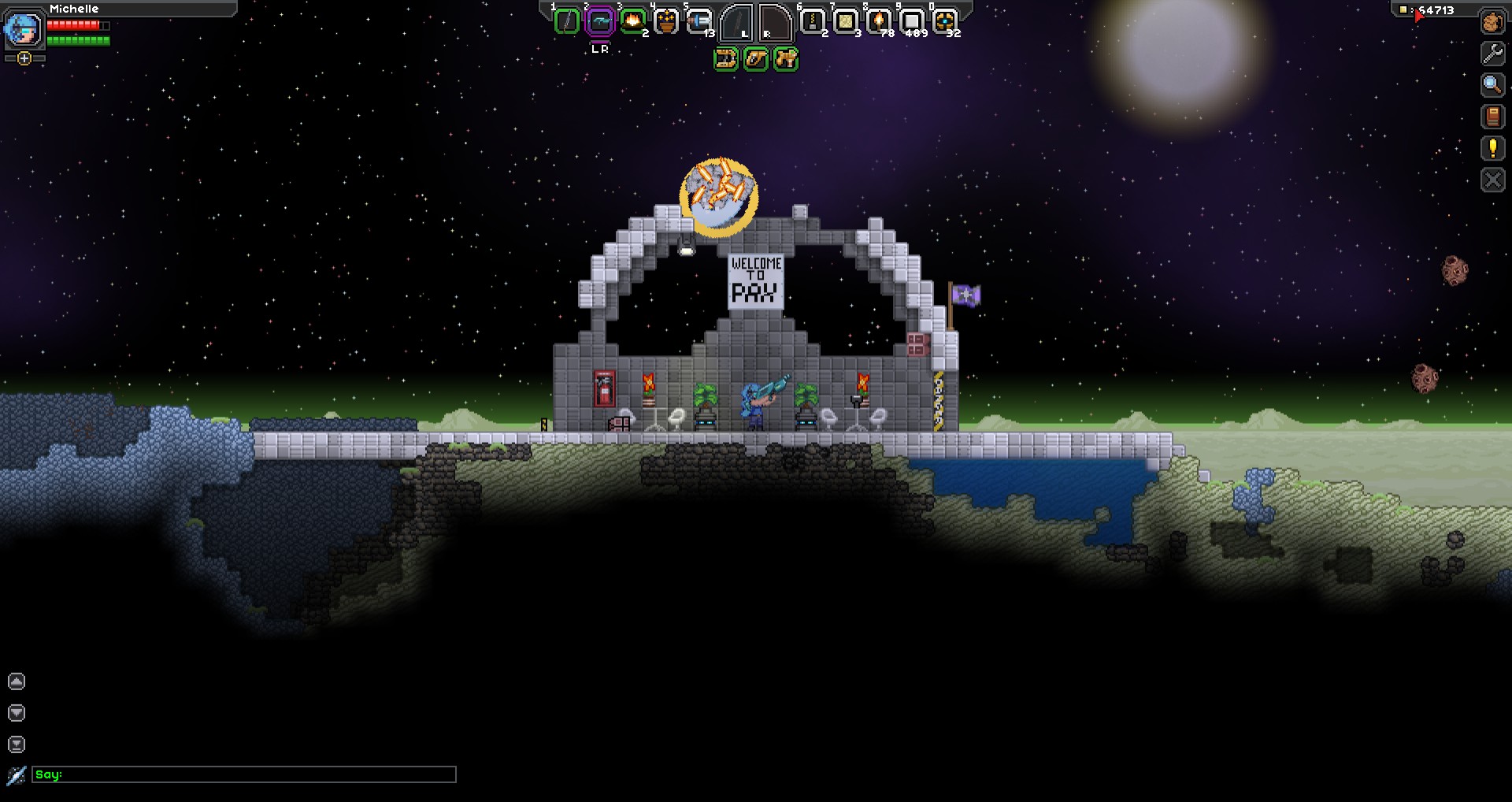1512x802 pixels.
Task: Open the quest journal exclamation icon
Action: point(1492,148)
